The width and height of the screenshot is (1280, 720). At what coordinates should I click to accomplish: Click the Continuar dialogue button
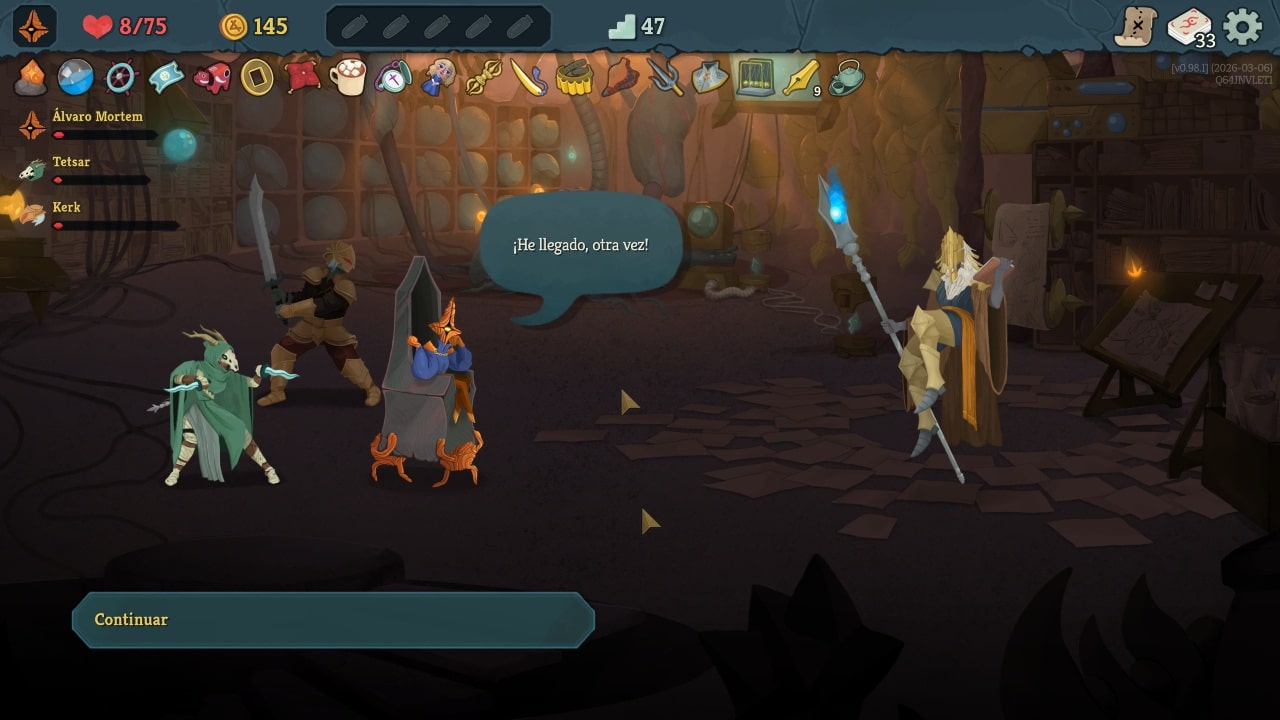333,620
